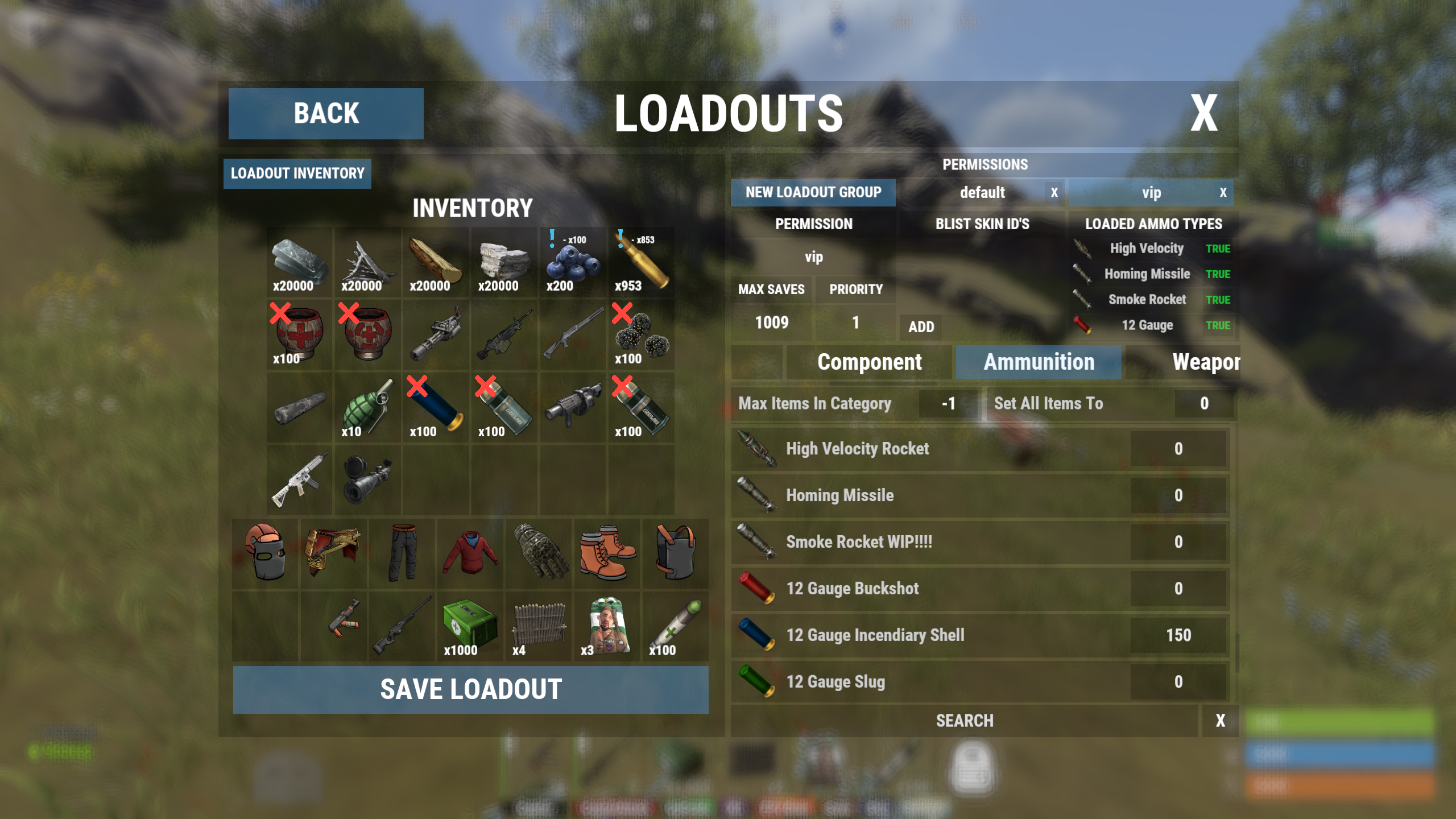Open the Loadout Inventory tab
1456x819 pixels.
coord(297,173)
